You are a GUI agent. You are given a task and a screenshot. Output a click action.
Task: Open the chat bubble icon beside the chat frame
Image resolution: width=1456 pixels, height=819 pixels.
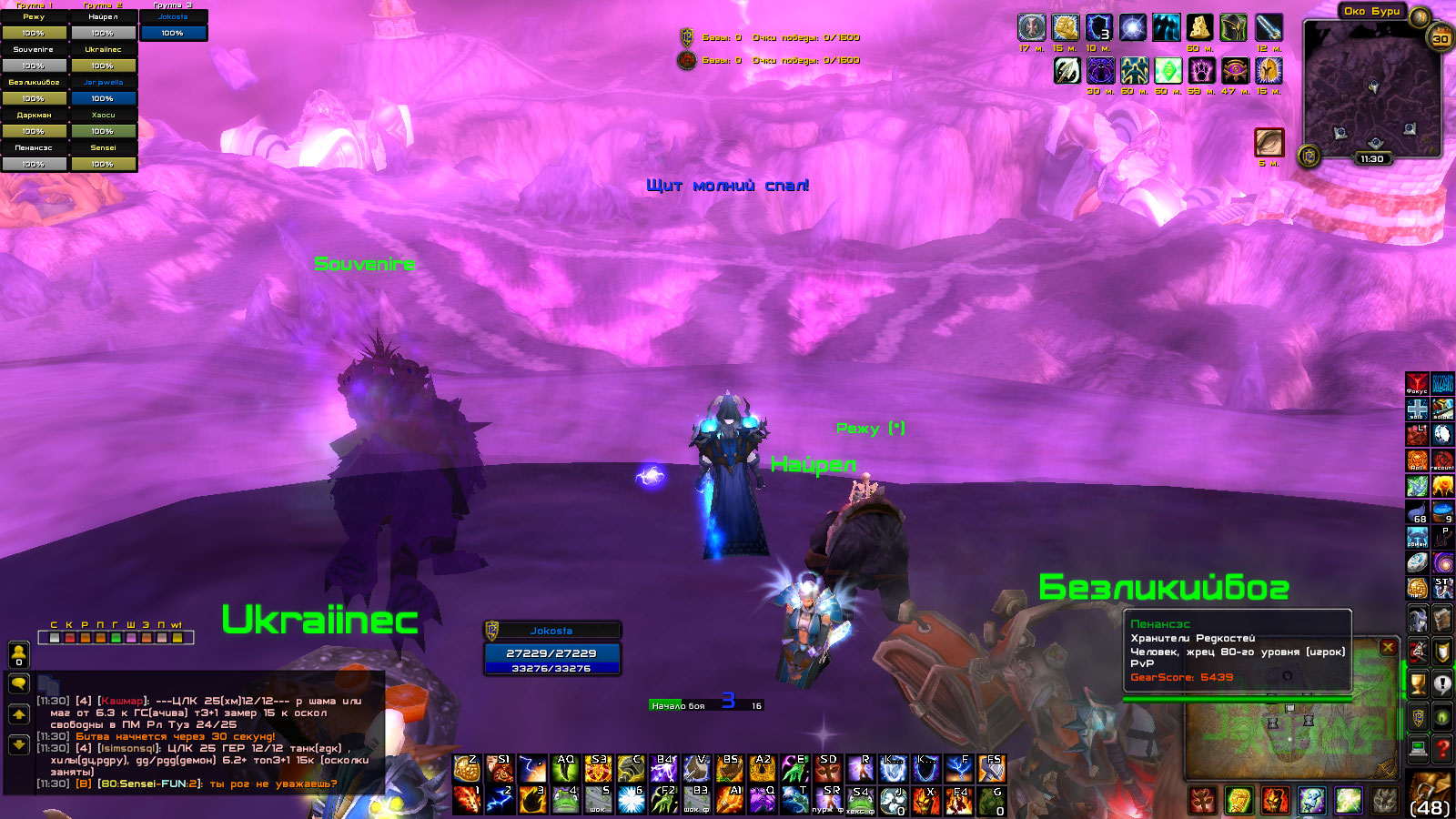tap(19, 684)
